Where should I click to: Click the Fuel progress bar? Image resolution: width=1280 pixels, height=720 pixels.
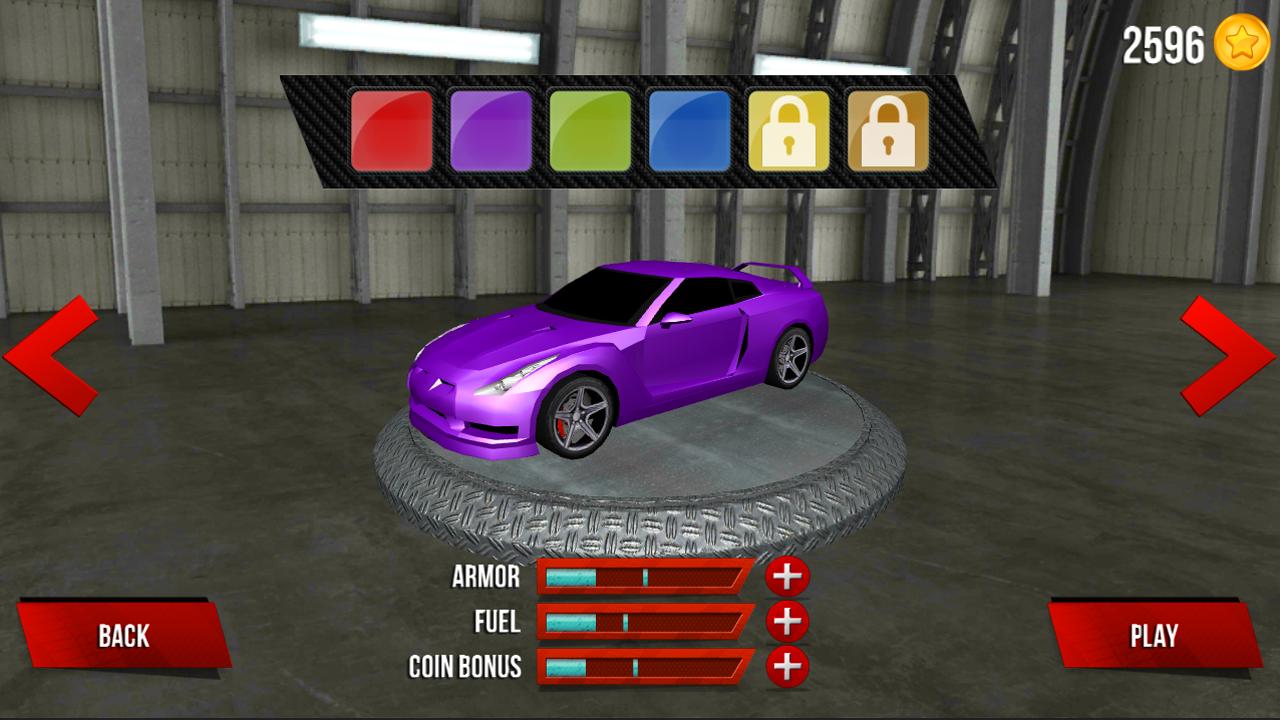click(x=645, y=622)
